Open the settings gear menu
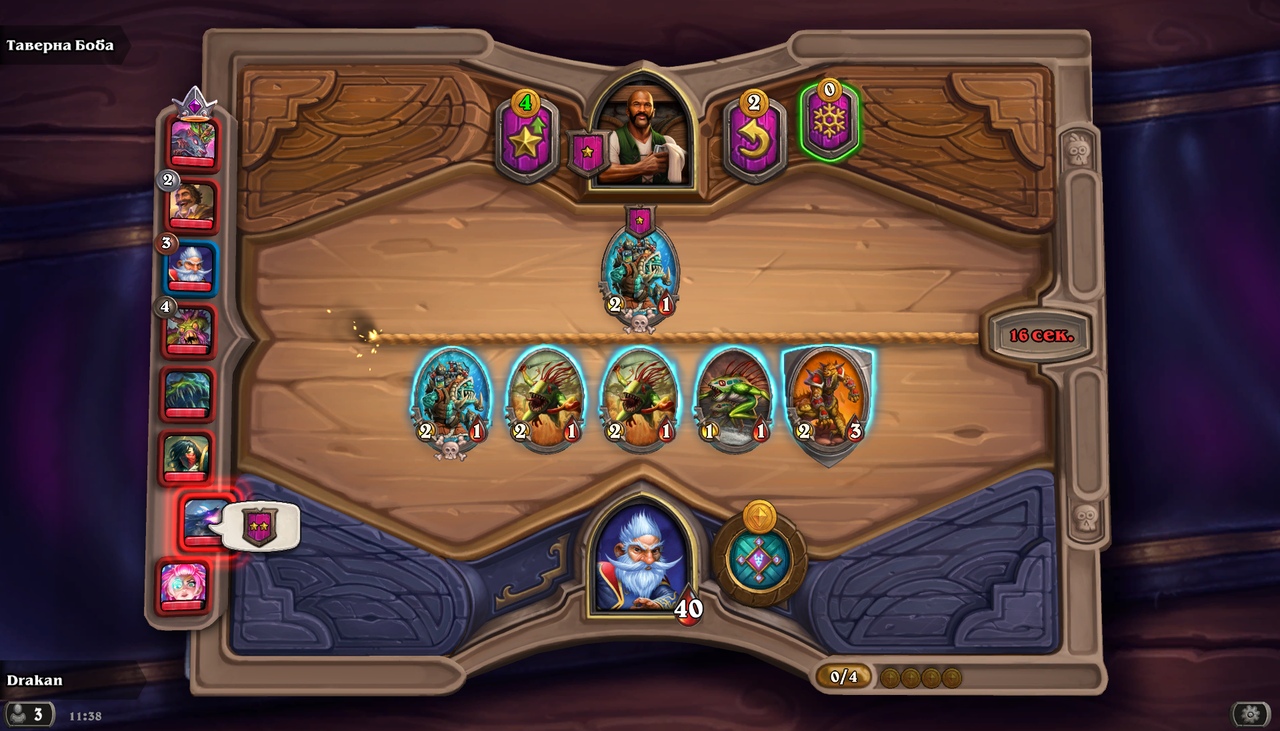1280x731 pixels. pos(1250,714)
